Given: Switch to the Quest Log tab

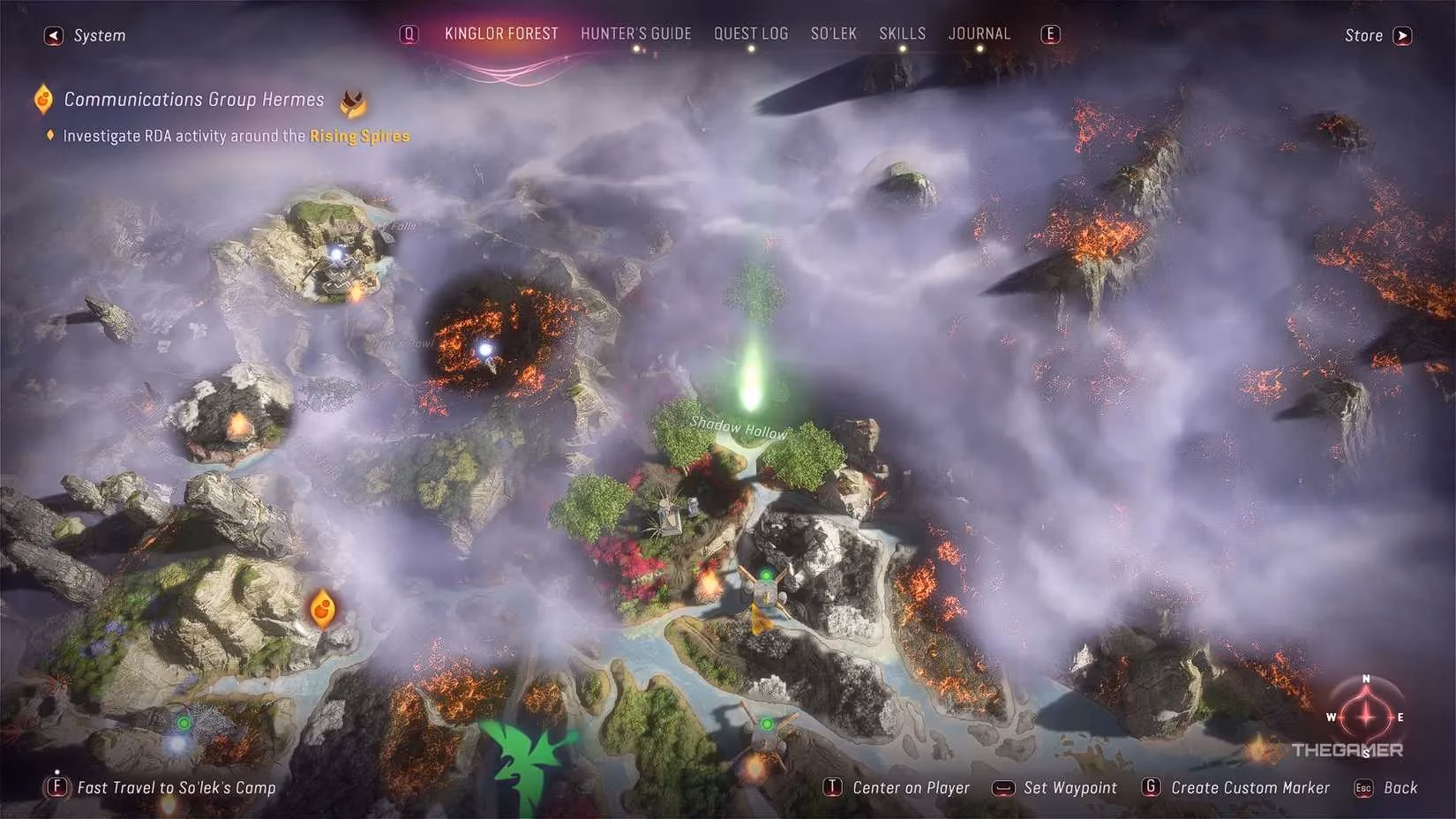Looking at the screenshot, I should [751, 34].
